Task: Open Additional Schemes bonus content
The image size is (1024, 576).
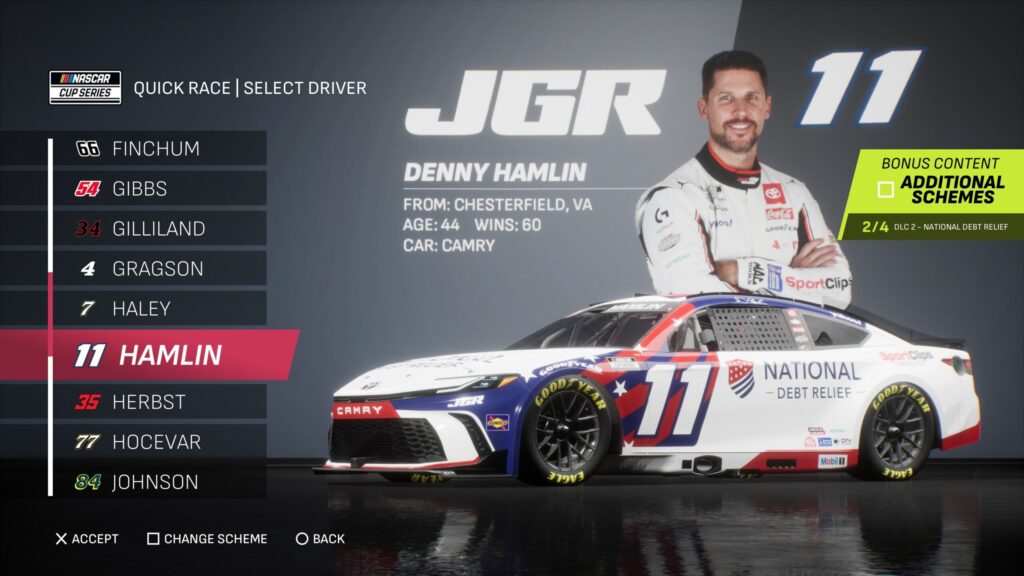Action: coord(940,188)
